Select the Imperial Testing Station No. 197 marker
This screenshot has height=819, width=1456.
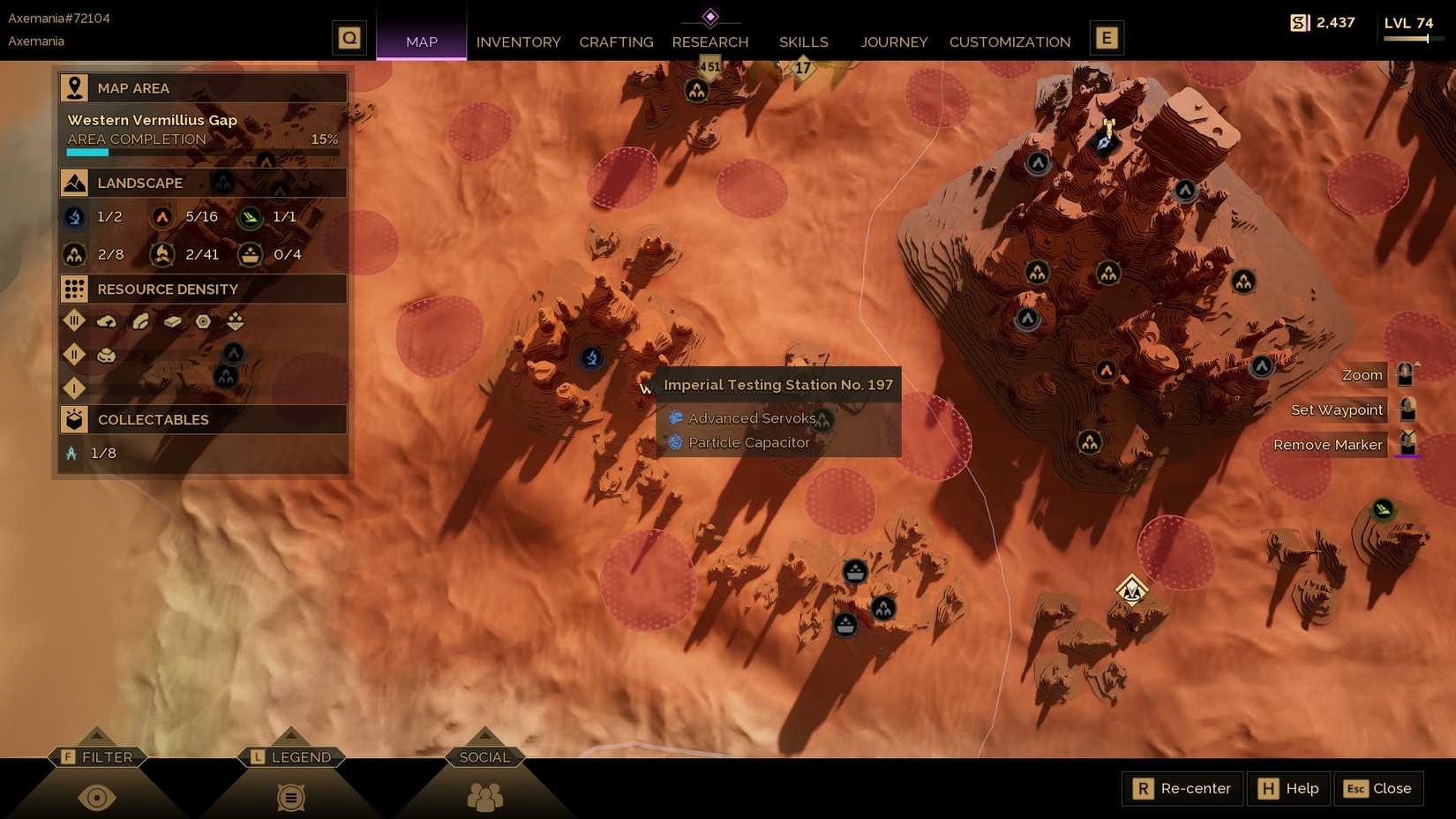click(591, 358)
